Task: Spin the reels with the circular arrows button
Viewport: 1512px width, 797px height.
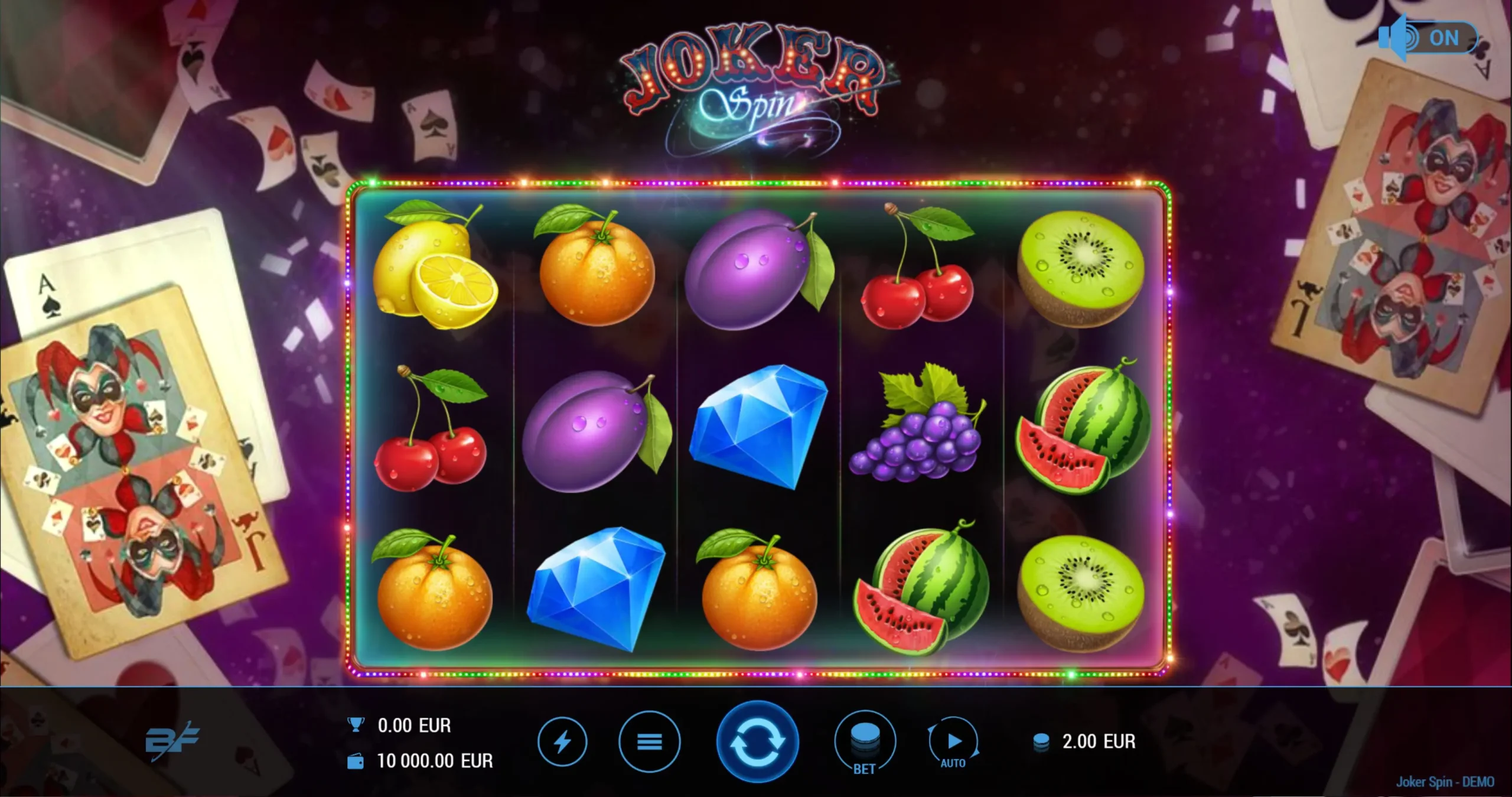Action: click(757, 741)
